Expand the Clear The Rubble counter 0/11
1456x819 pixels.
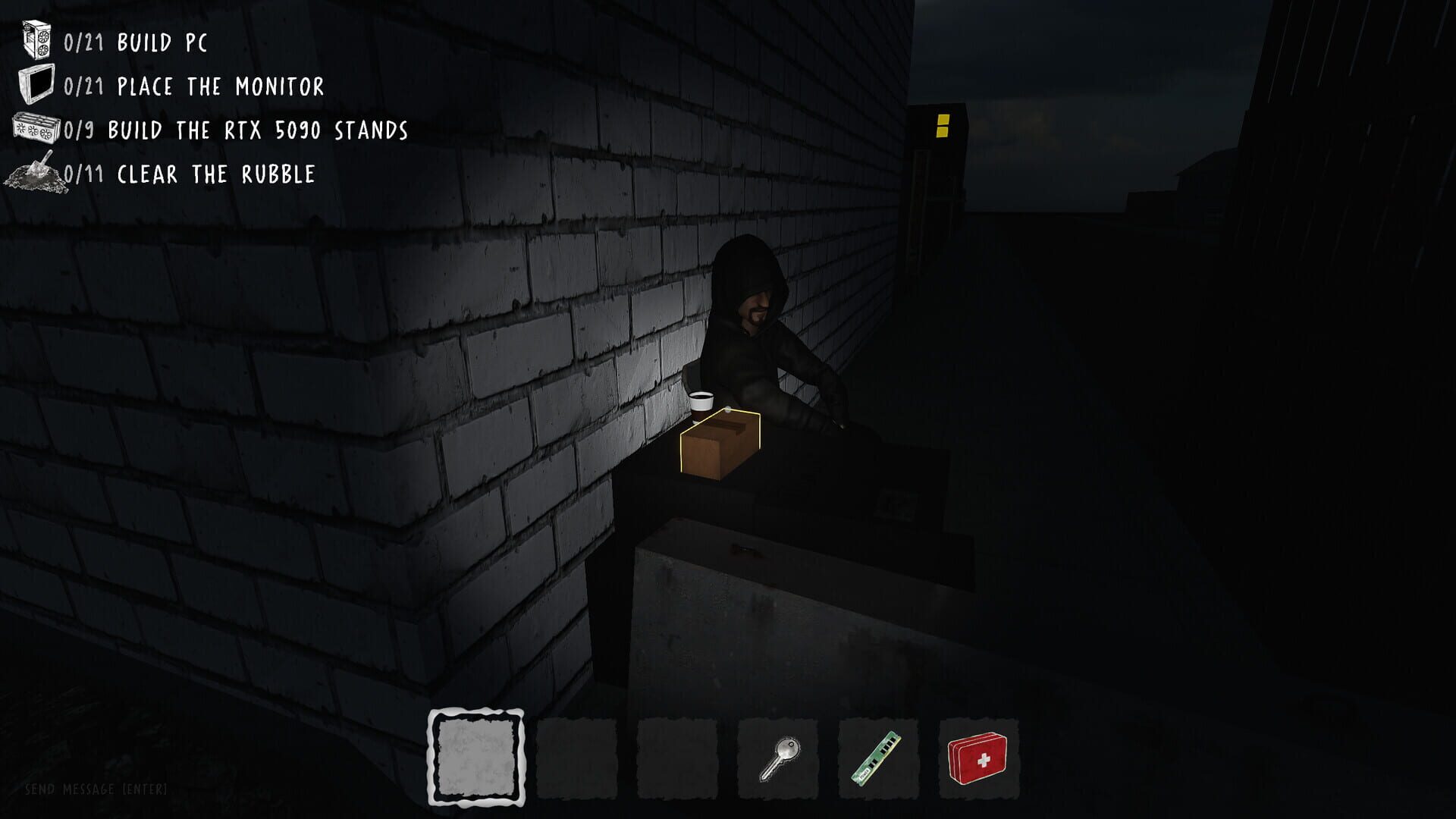[82, 172]
